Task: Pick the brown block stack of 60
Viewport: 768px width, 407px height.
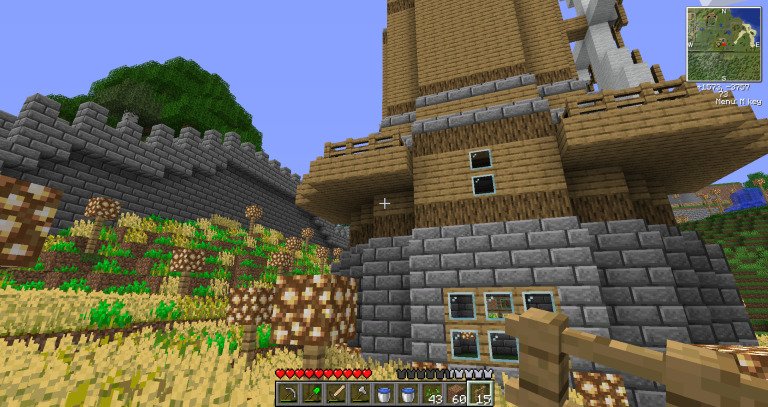Action: tap(456, 394)
